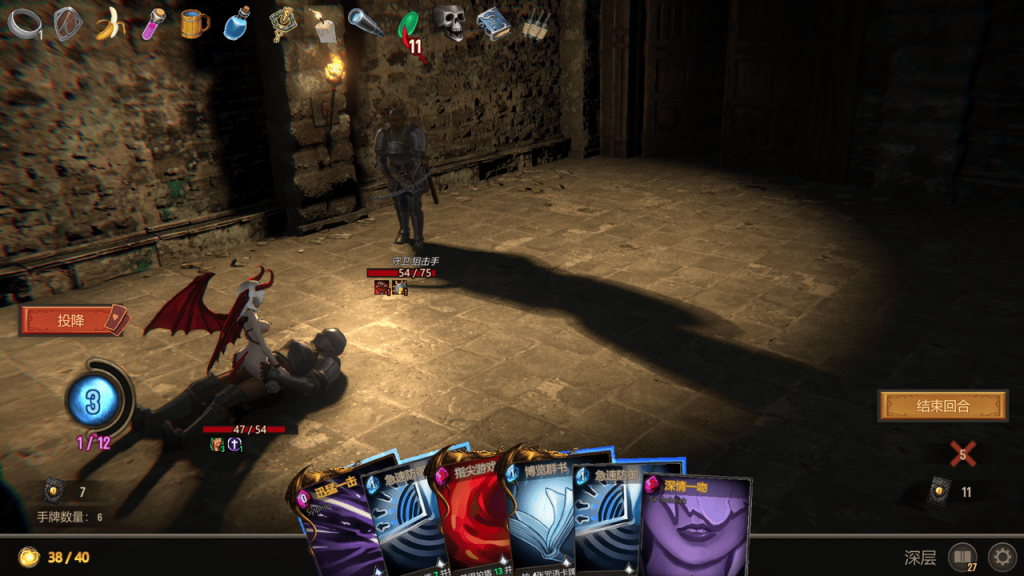Open the settings gear menu

pos(1001,556)
